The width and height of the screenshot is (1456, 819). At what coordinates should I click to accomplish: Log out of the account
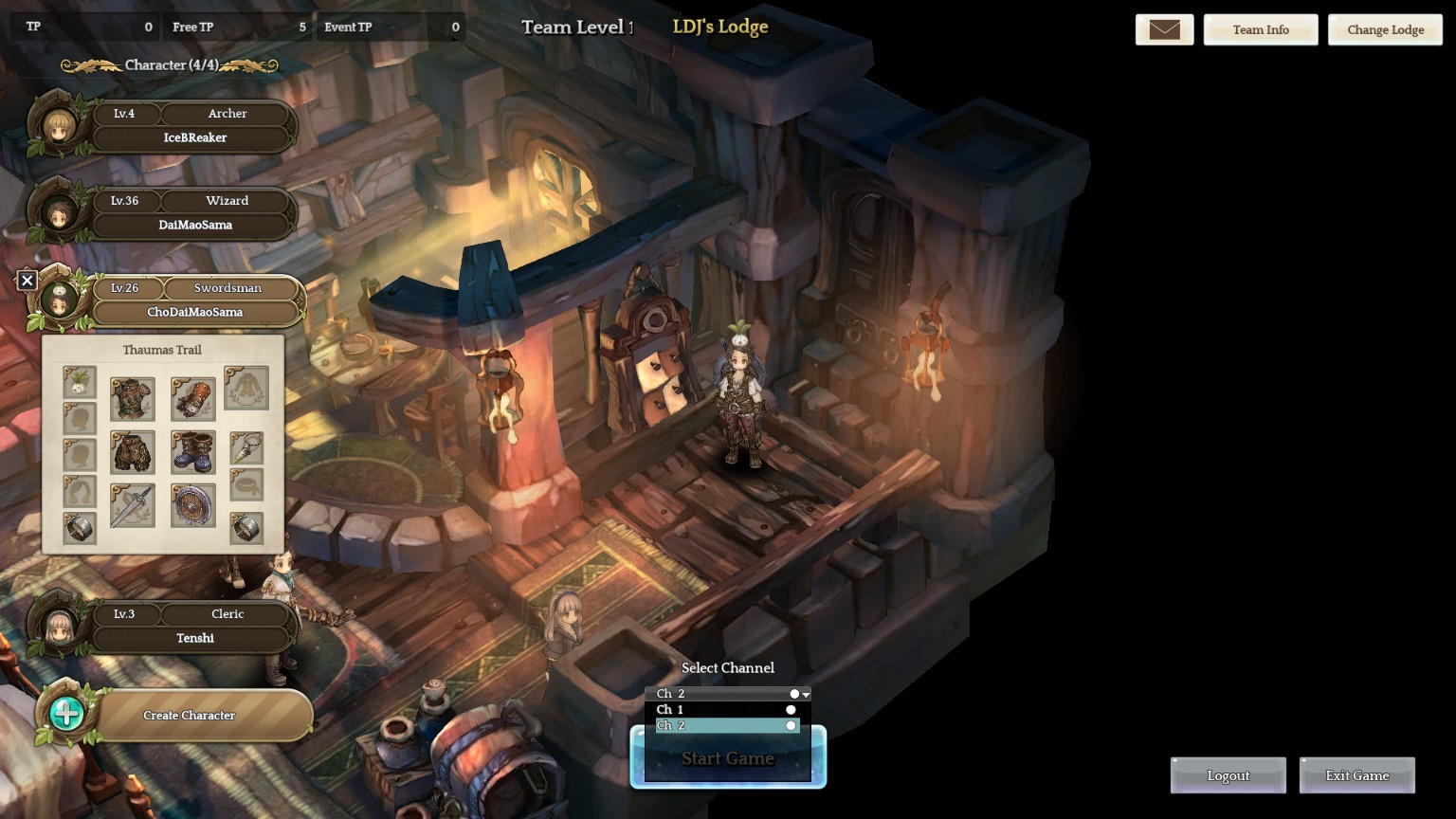1228,775
